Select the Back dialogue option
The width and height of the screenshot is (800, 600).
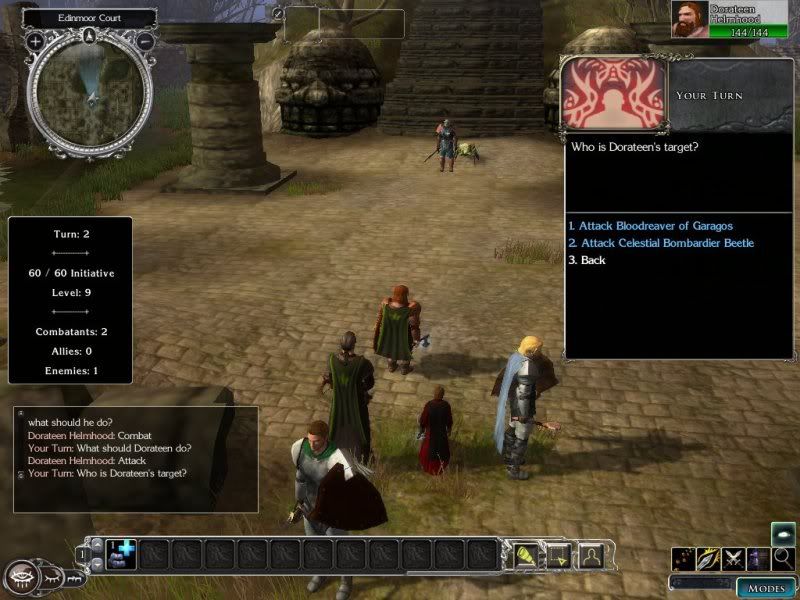pyautogui.click(x=587, y=260)
